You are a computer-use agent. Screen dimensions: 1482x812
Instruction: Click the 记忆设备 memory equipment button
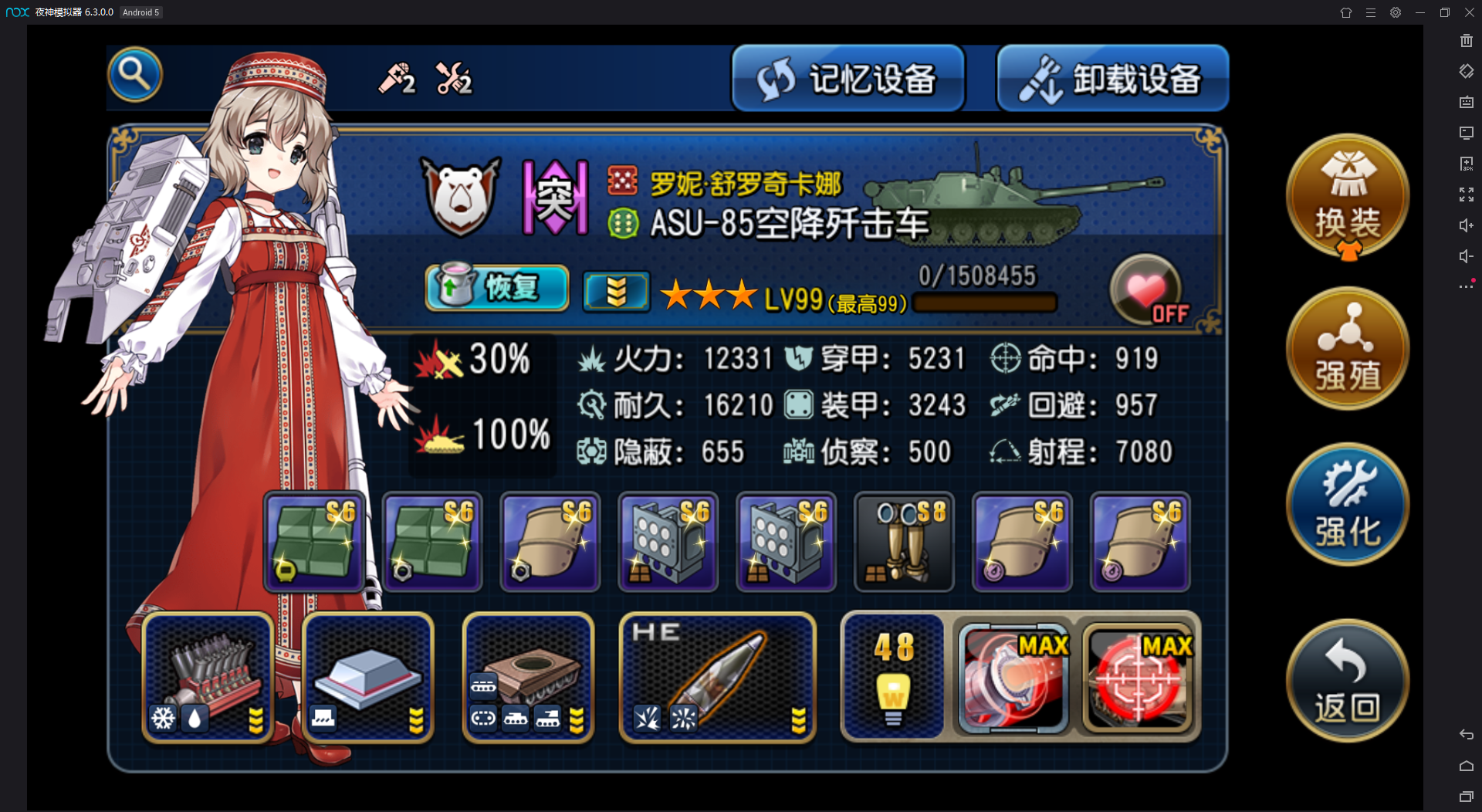[848, 77]
